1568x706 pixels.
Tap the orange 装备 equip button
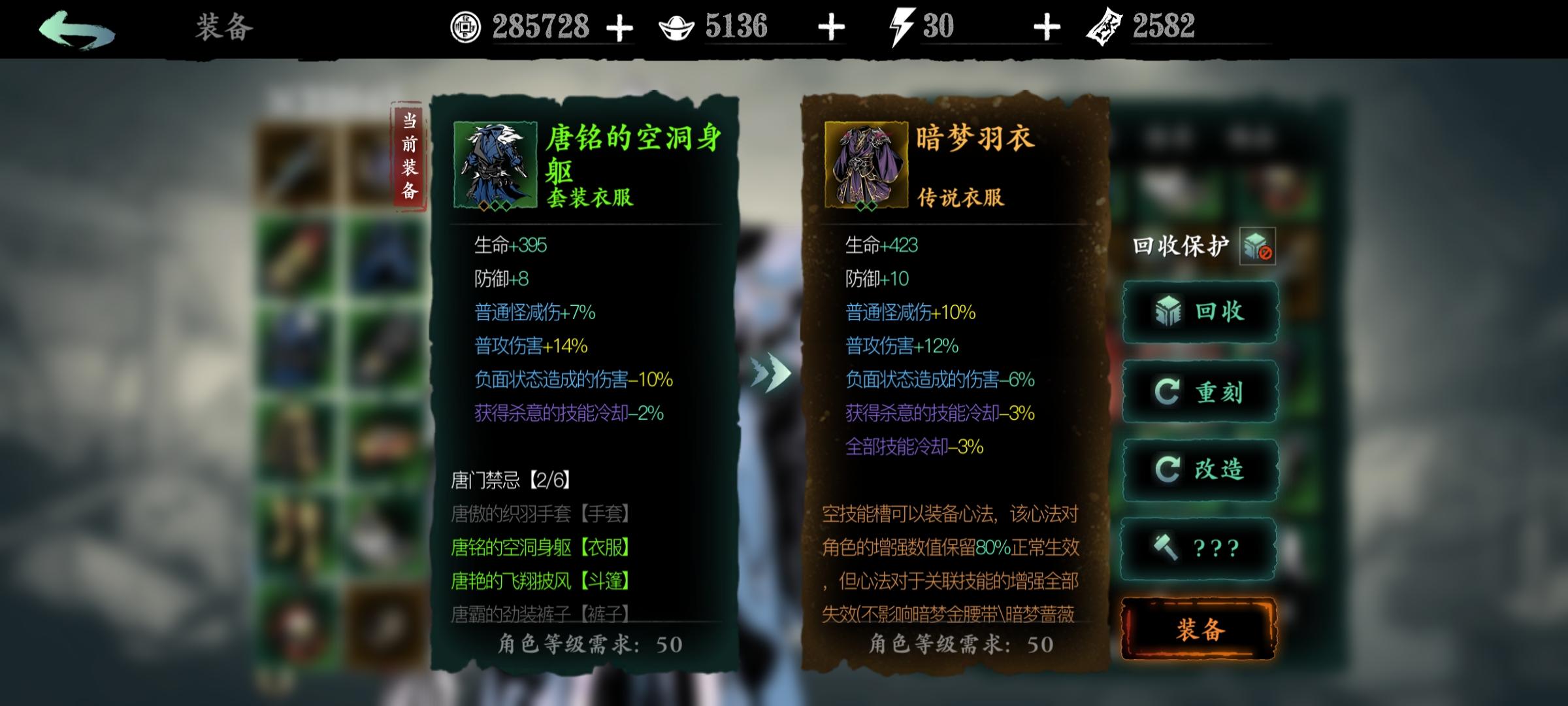[1198, 628]
